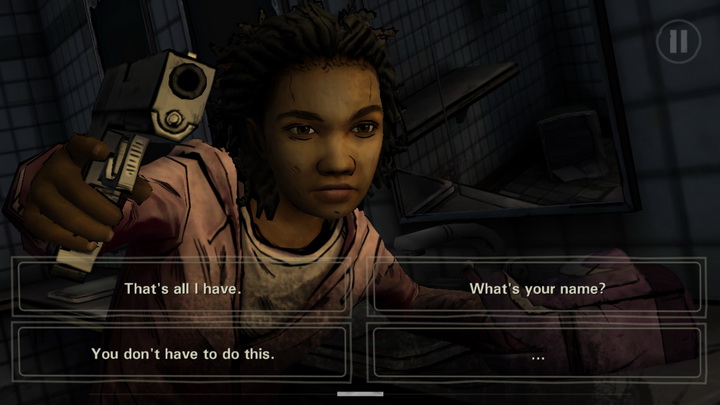Select "What's your name?" dialogue option
The height and width of the screenshot is (405, 720).
click(537, 288)
